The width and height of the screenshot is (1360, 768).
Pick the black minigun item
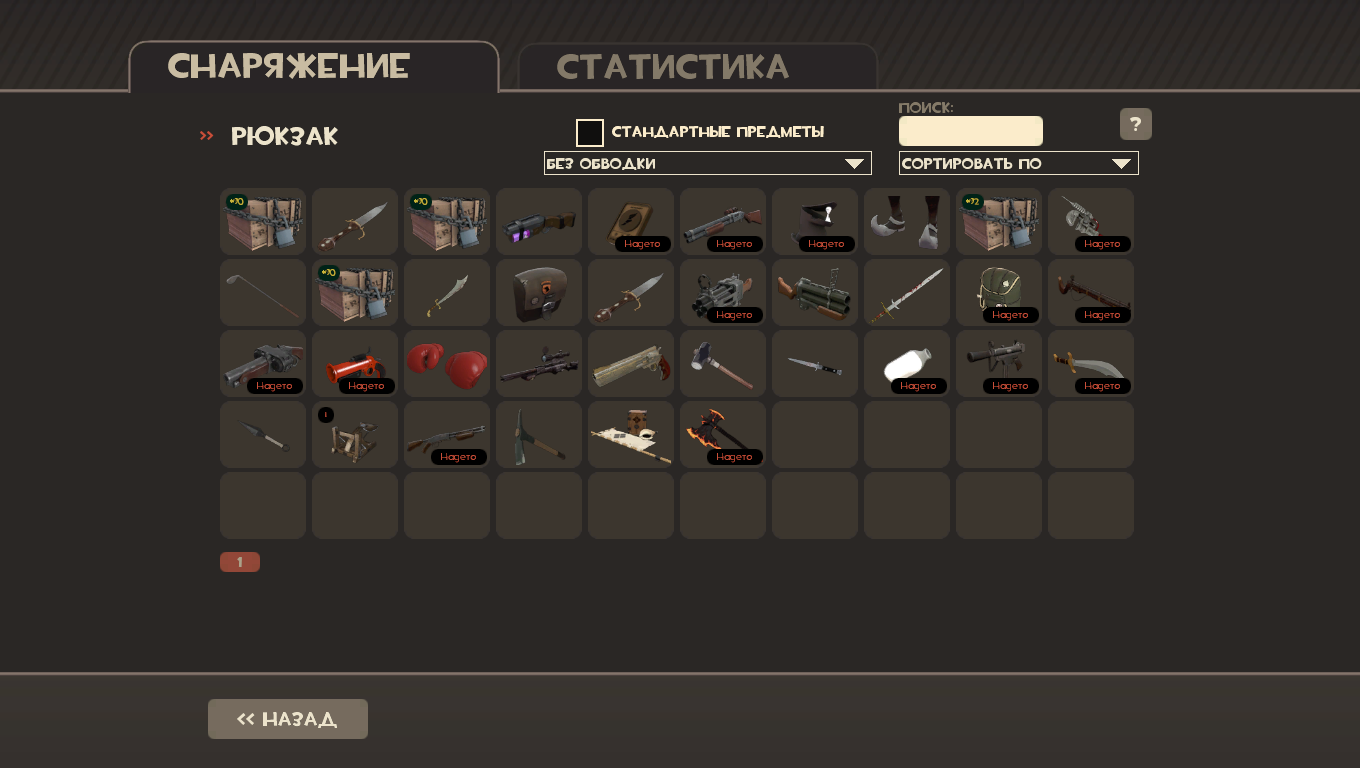click(723, 293)
